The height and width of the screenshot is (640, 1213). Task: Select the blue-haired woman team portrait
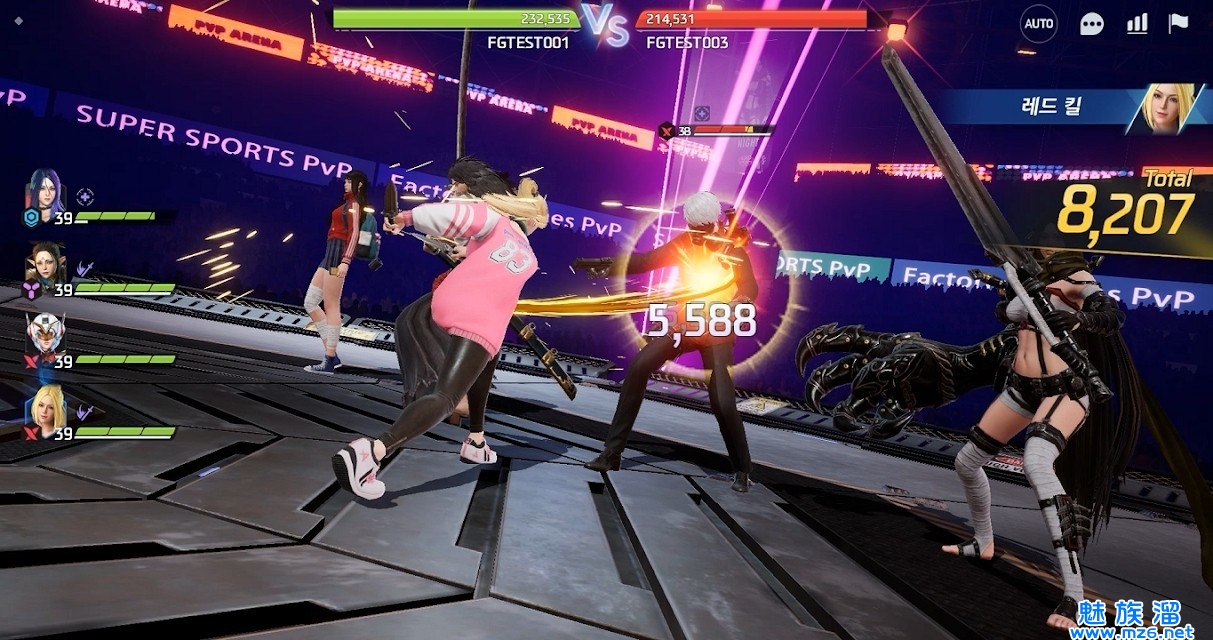(46, 192)
